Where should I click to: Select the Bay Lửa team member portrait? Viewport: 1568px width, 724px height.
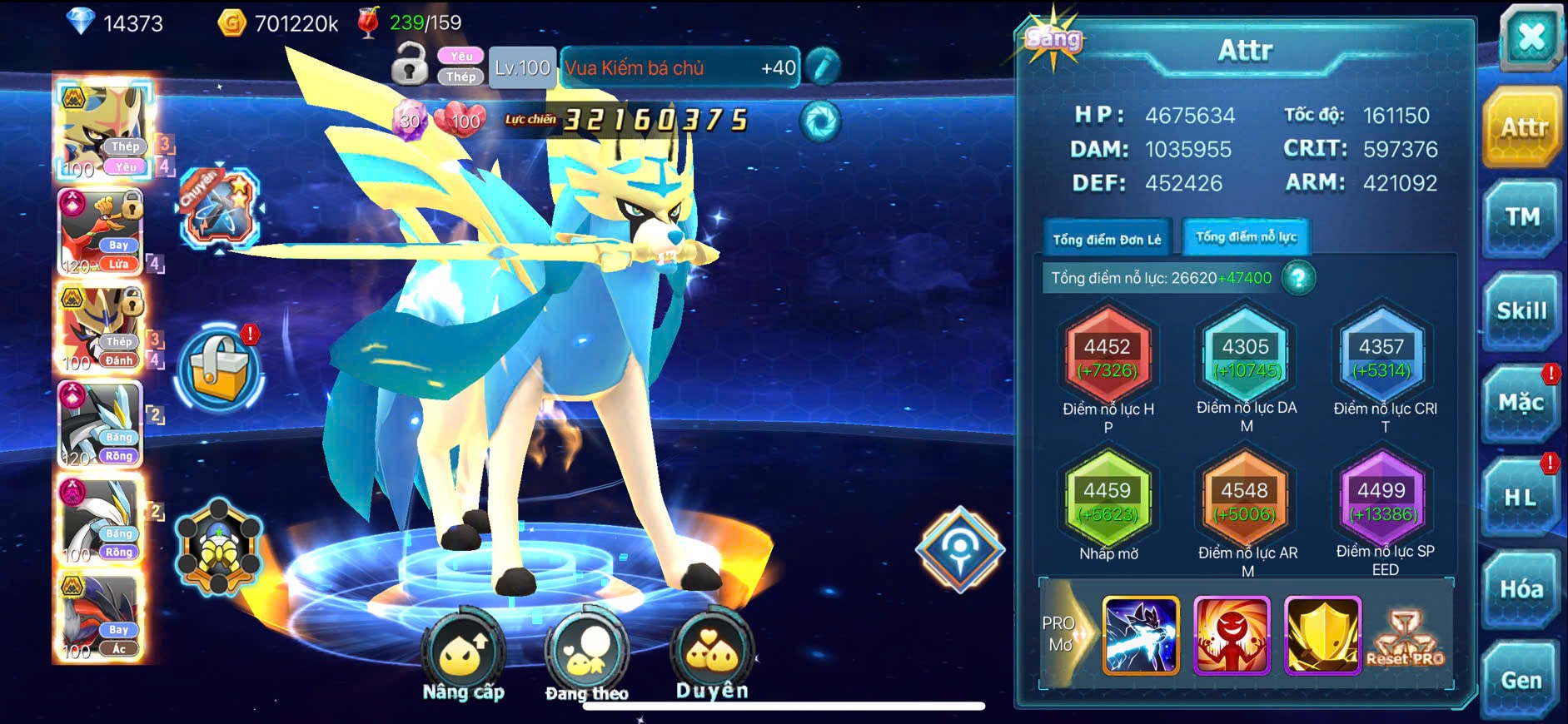pos(100,231)
